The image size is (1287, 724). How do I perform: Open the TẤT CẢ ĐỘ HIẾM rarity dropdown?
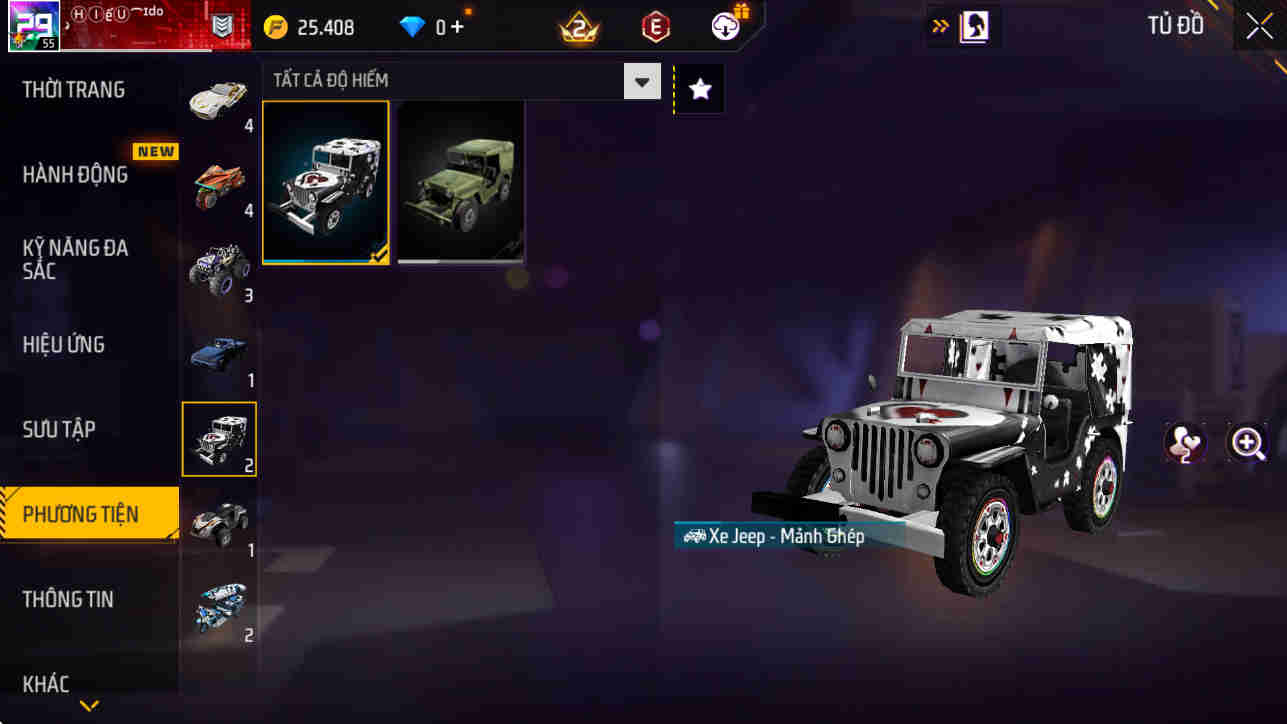(641, 81)
